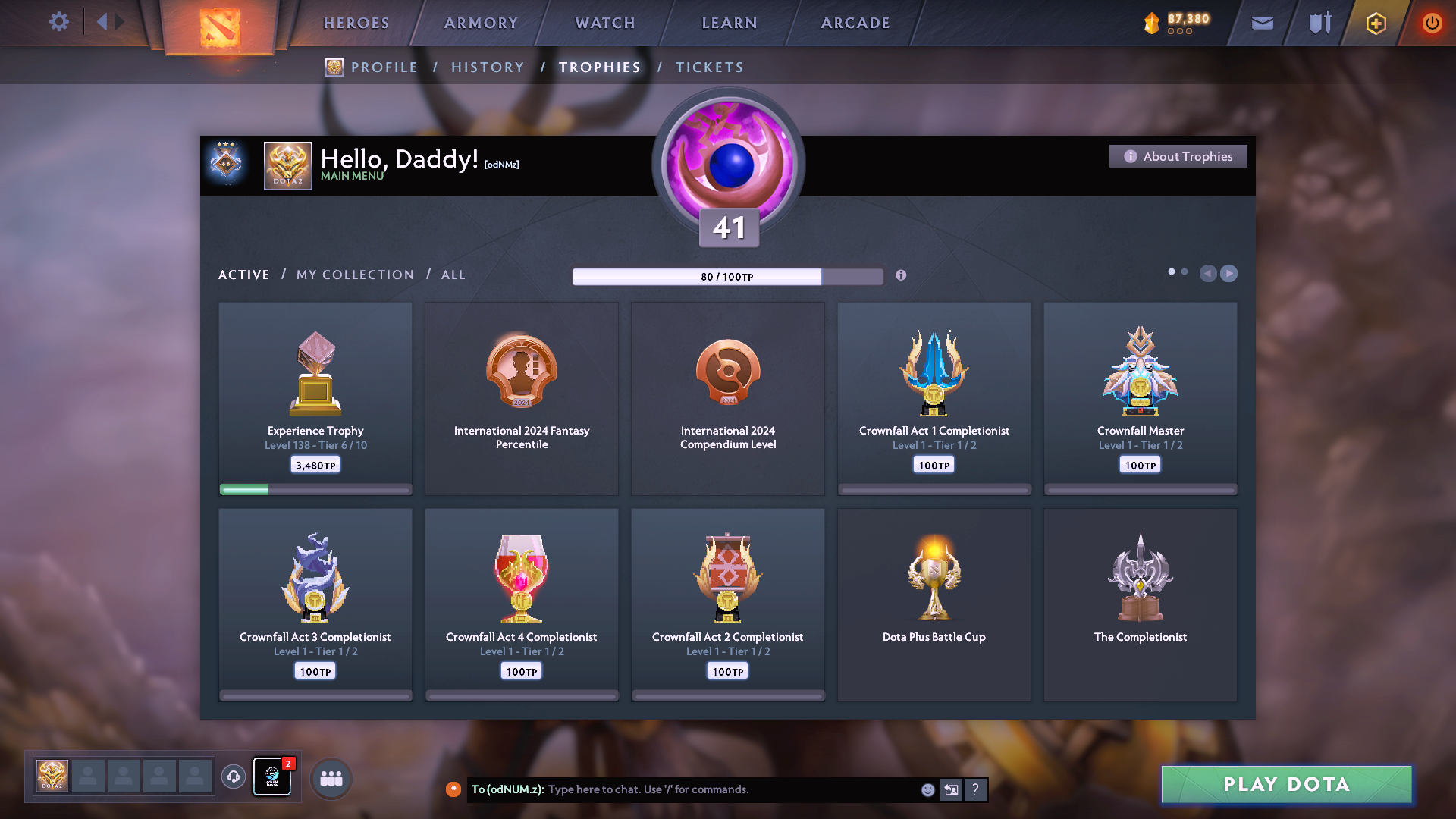Click the PLAY DOTA button
This screenshot has width=1456, height=819.
tap(1285, 785)
